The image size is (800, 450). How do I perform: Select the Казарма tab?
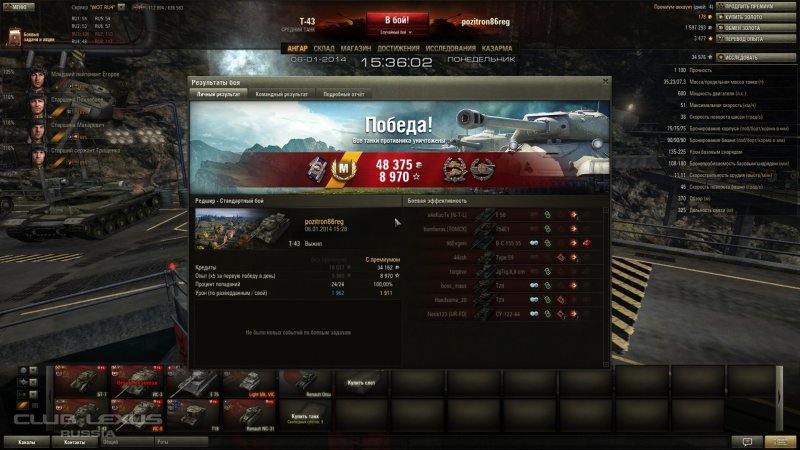(496, 47)
